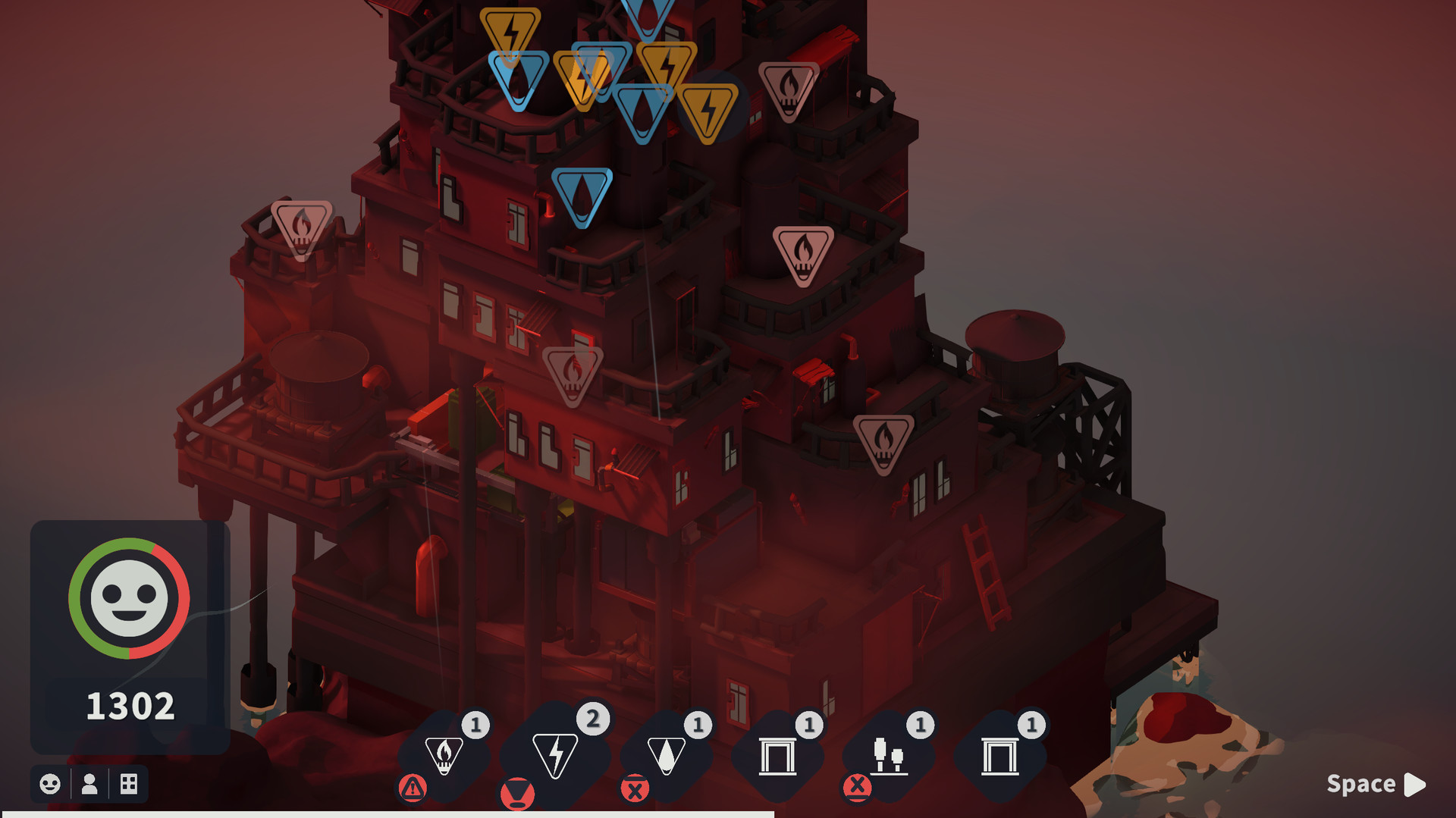The height and width of the screenshot is (818, 1456).
Task: Click the fire marker above the lower-right rooftop
Action: 886,437
